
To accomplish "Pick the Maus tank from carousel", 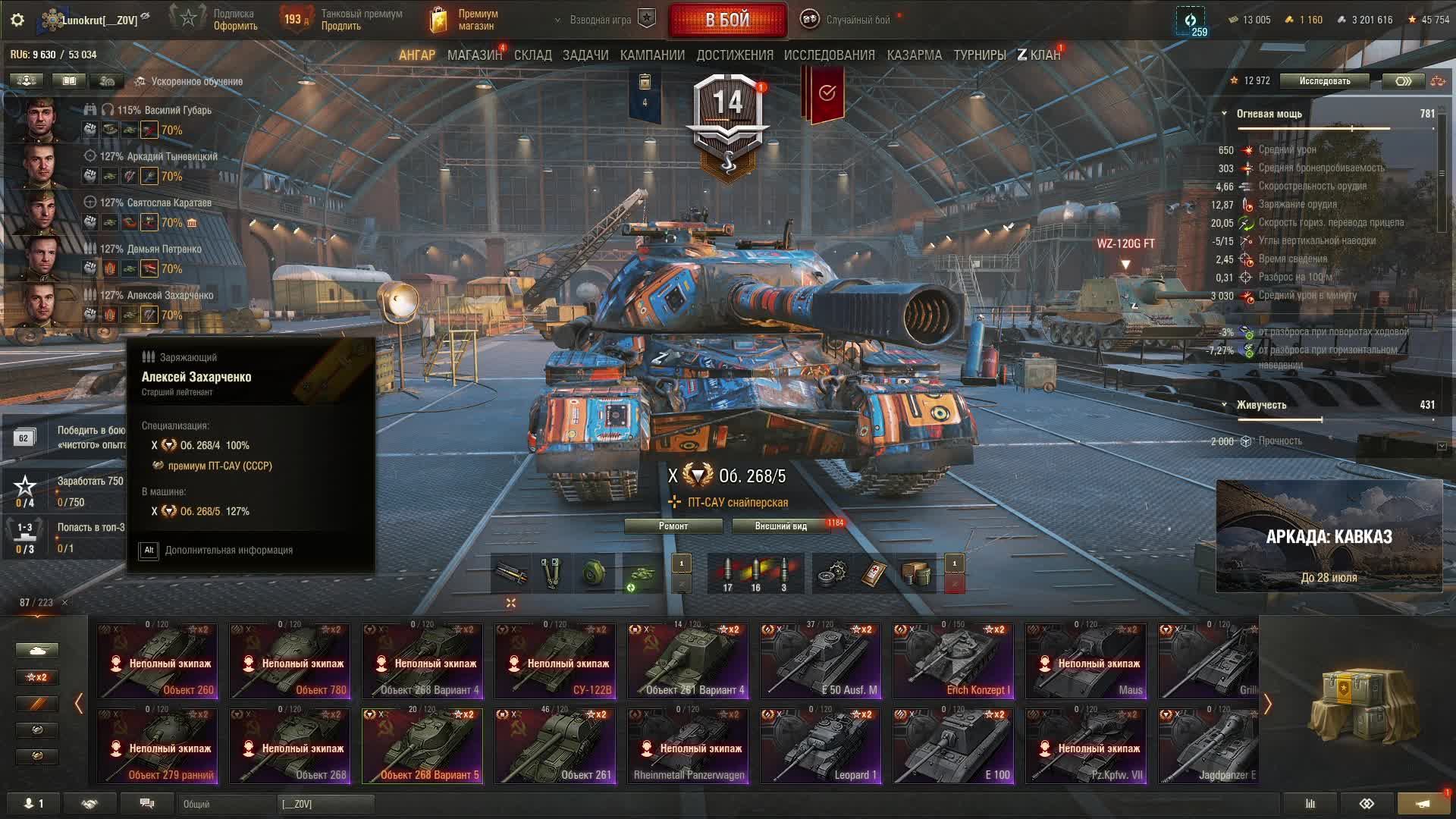I will click(x=1086, y=661).
